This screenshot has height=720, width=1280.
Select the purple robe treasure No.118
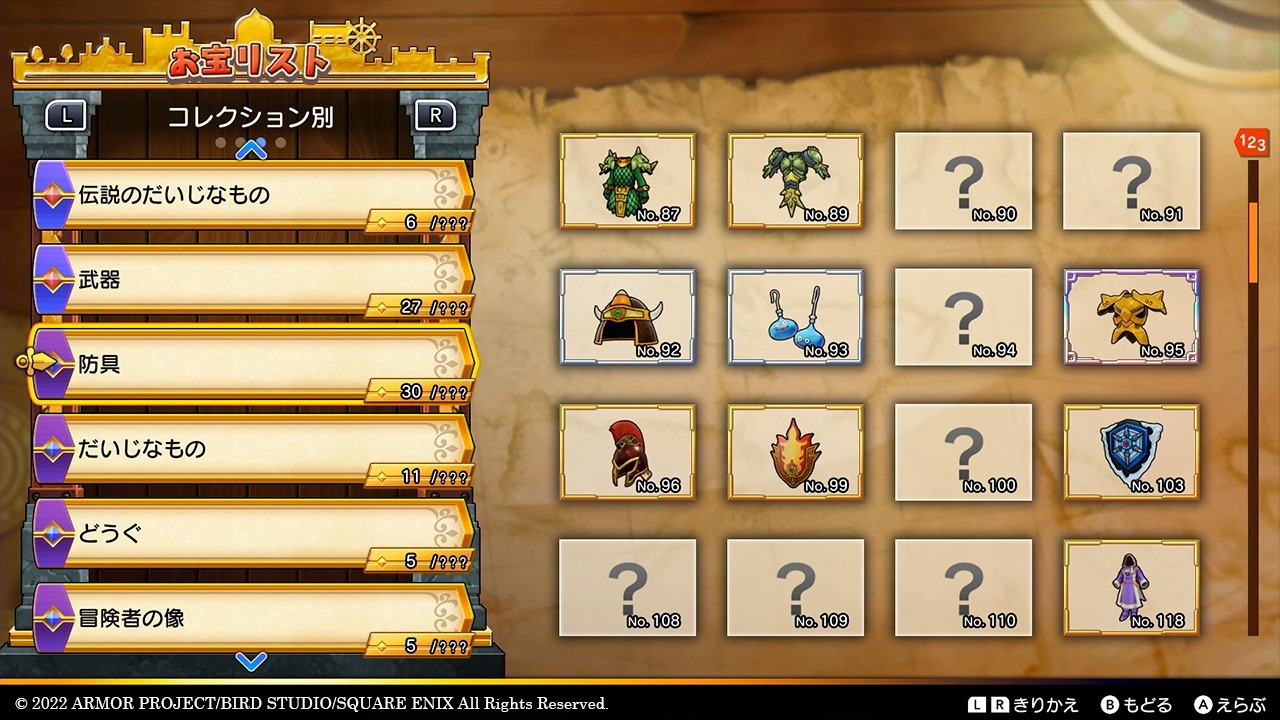(x=1131, y=587)
